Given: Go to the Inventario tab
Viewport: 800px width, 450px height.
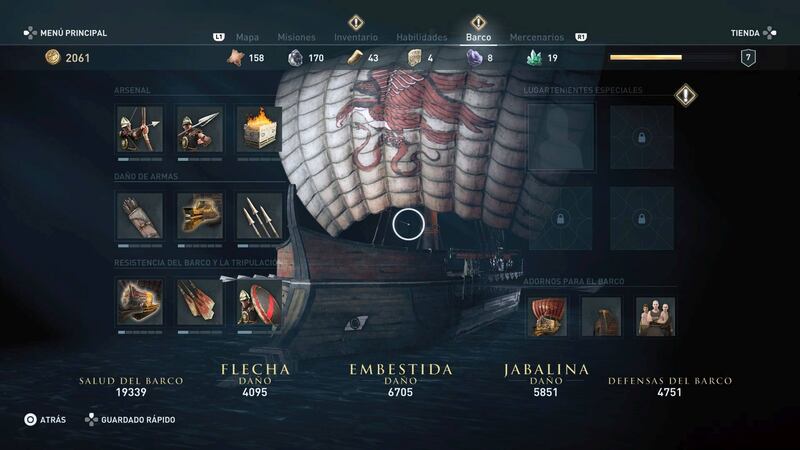Looking at the screenshot, I should [356, 37].
